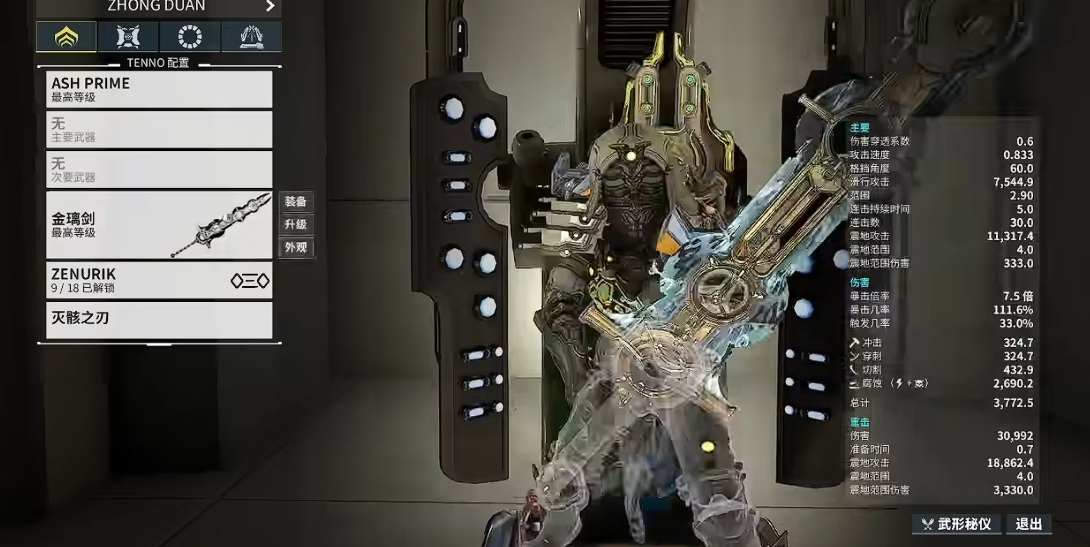
Task: Open the empty primary weapon (主要武器) slot
Action: pos(159,129)
